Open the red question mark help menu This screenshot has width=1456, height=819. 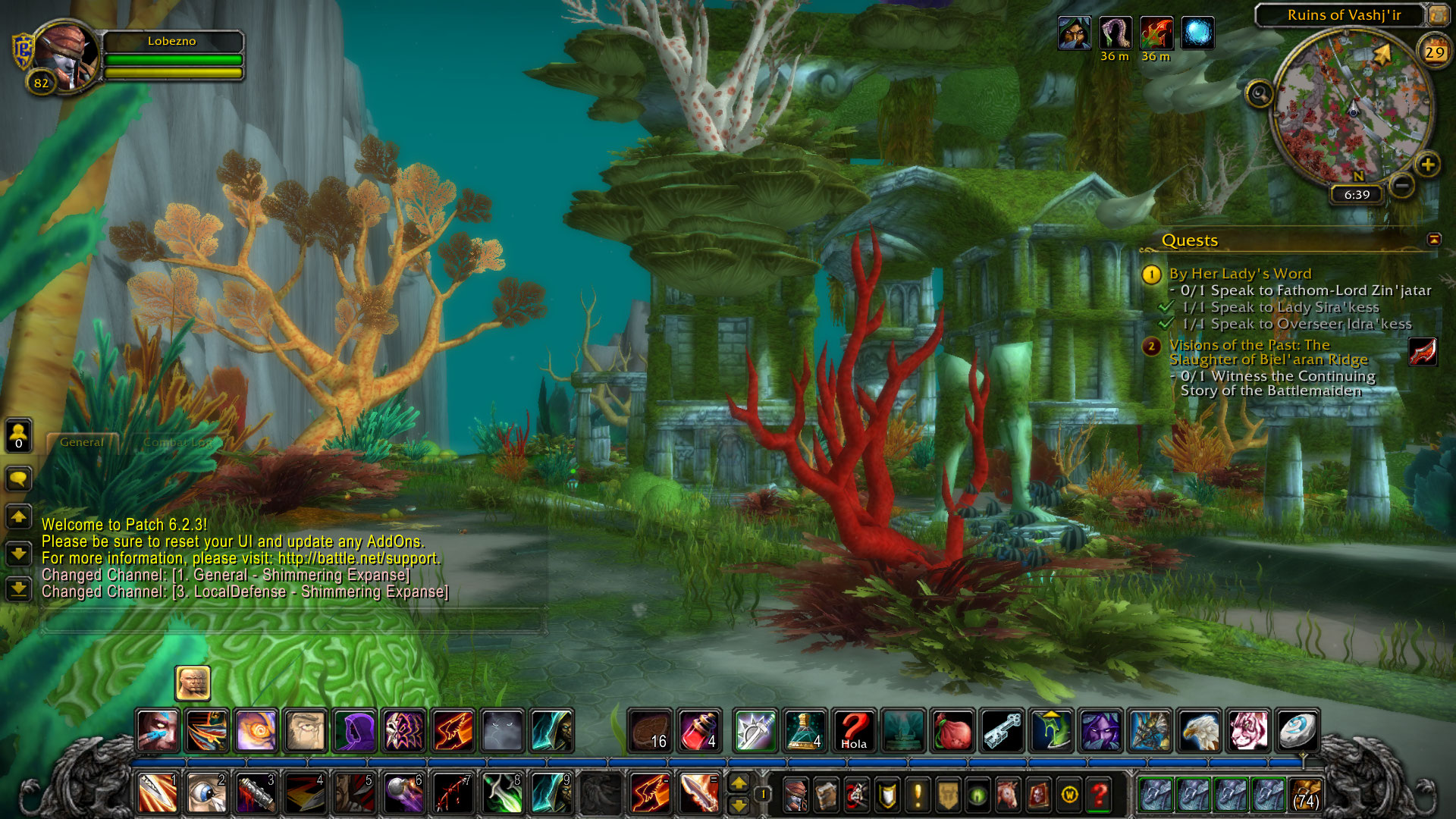point(1099,795)
